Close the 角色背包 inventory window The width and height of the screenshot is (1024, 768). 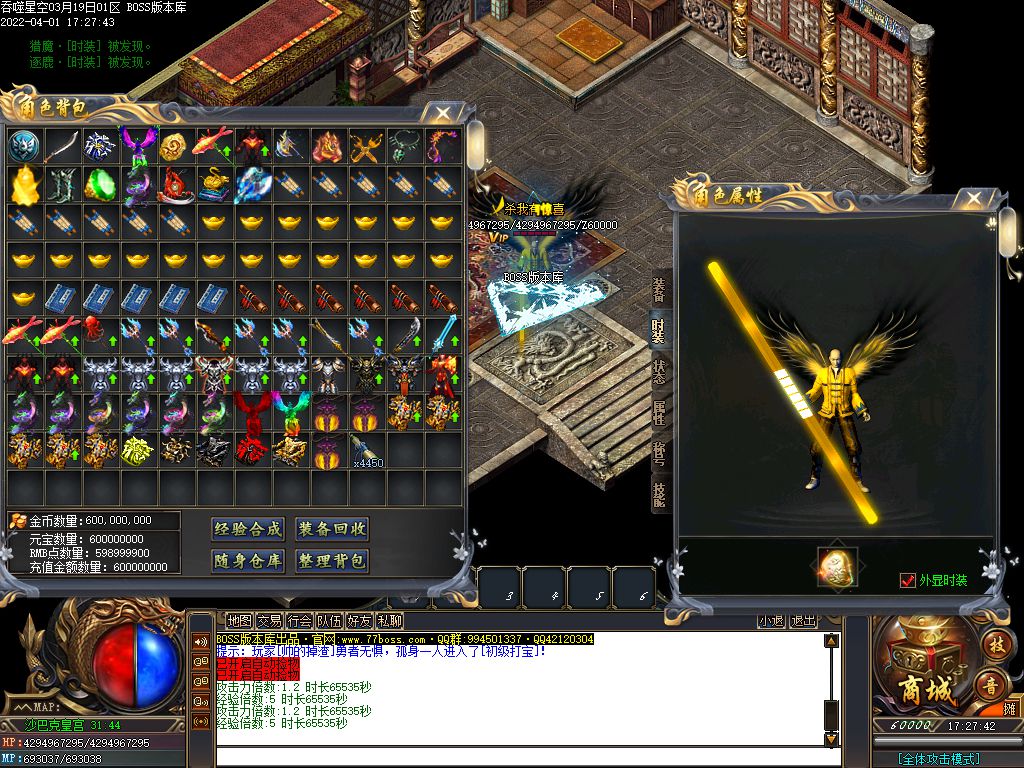coord(443,114)
